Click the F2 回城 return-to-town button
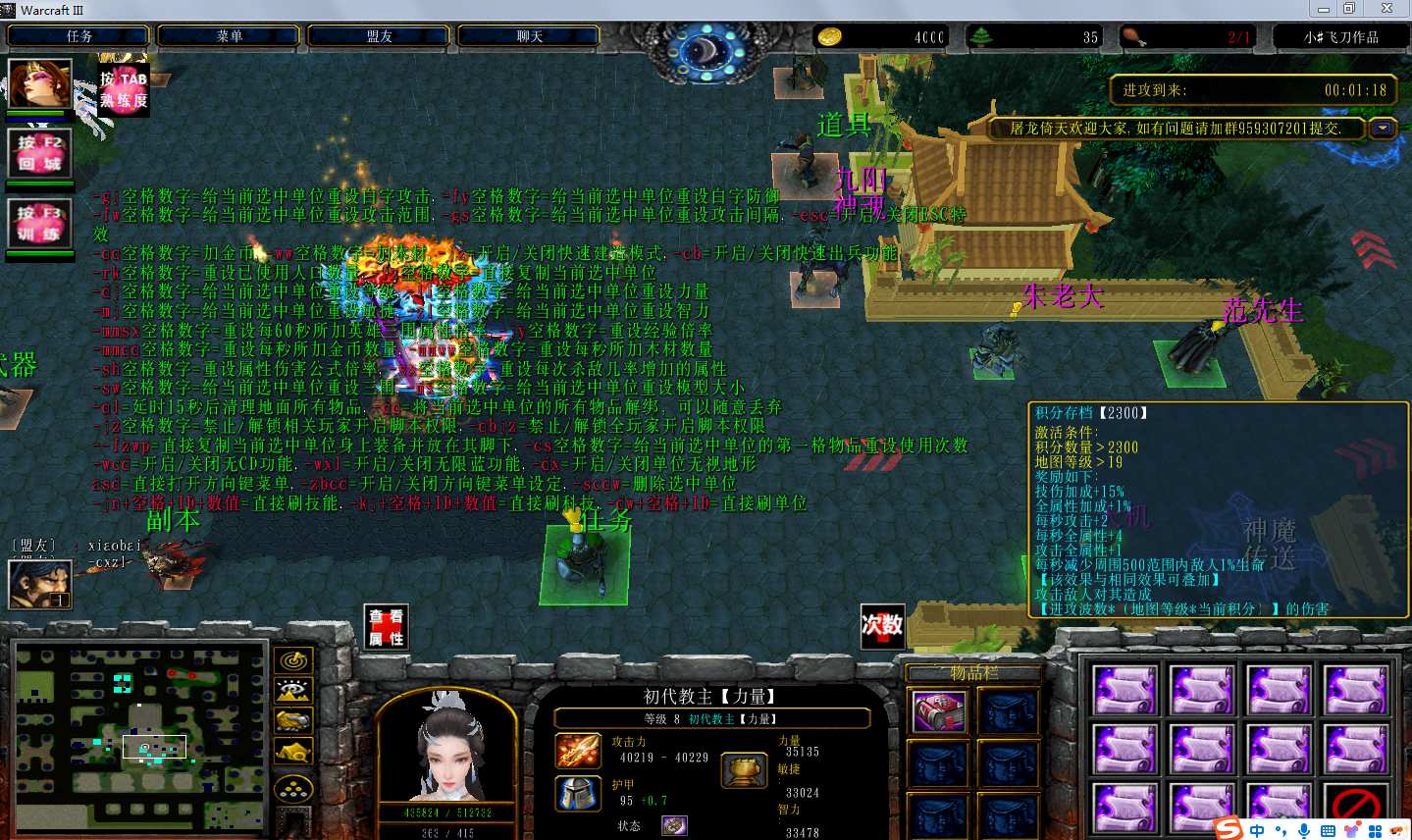 [39, 153]
